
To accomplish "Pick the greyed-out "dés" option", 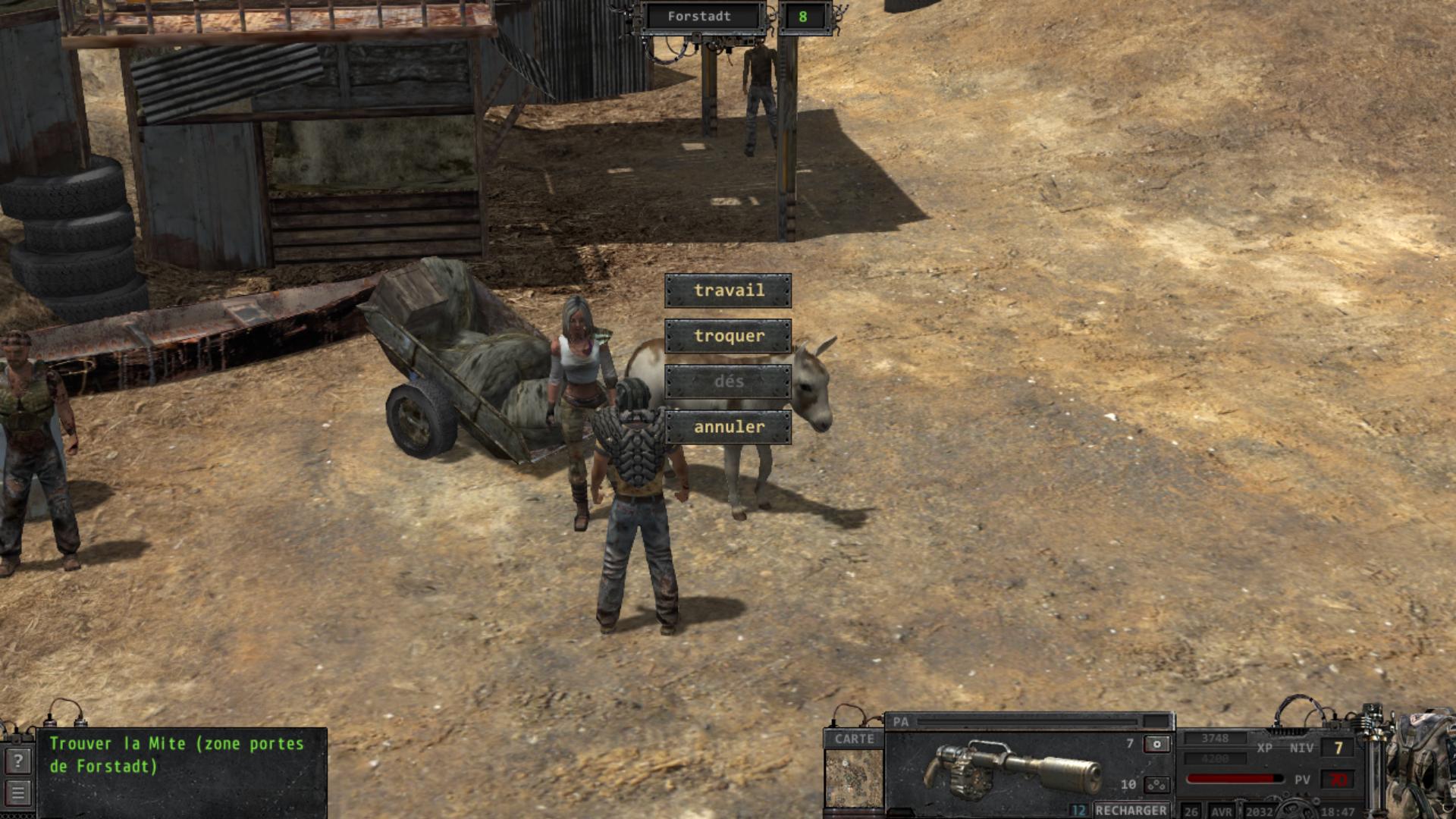I will [x=728, y=381].
